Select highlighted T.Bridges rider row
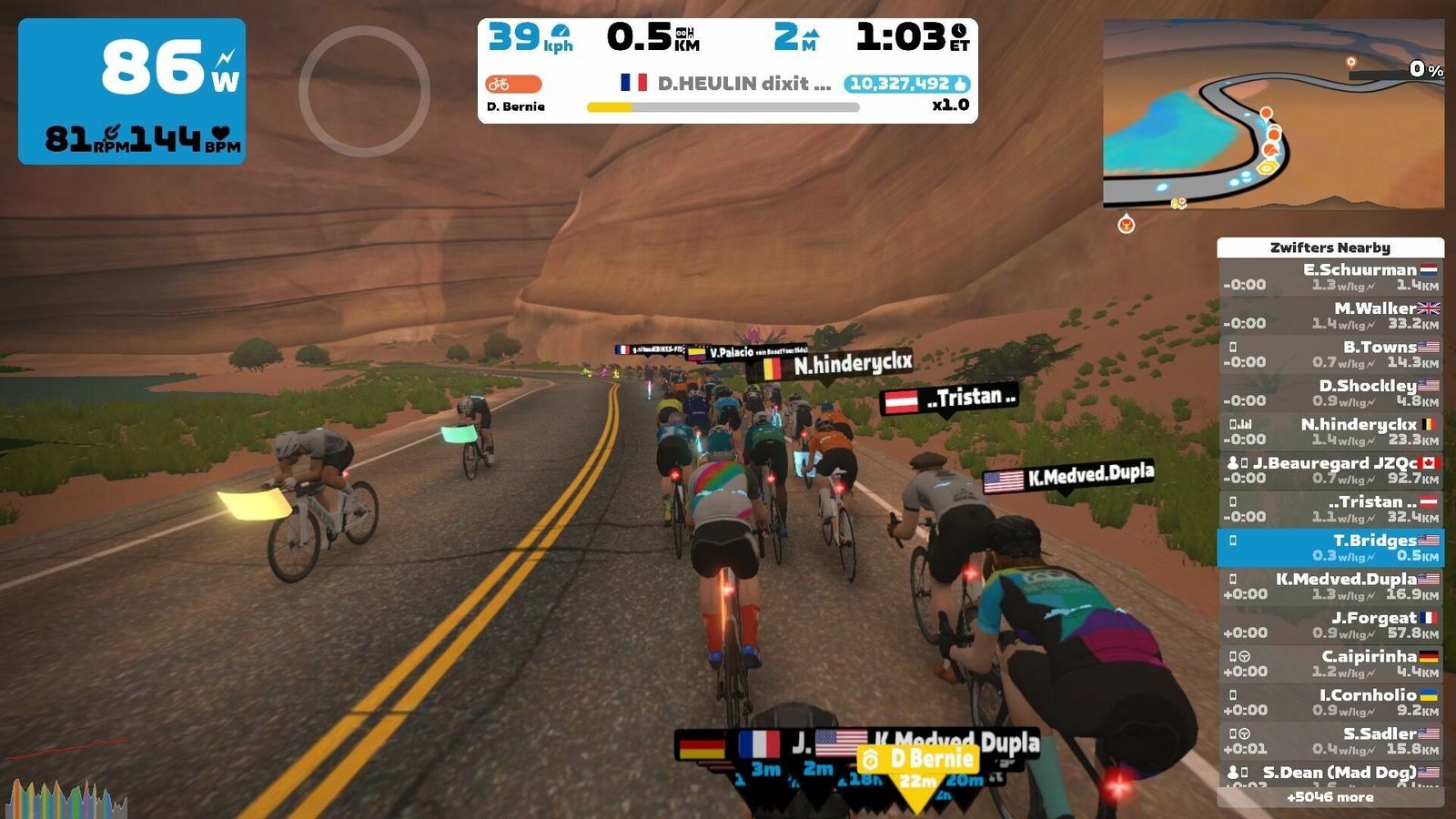The height and width of the screenshot is (819, 1456). (1330, 547)
